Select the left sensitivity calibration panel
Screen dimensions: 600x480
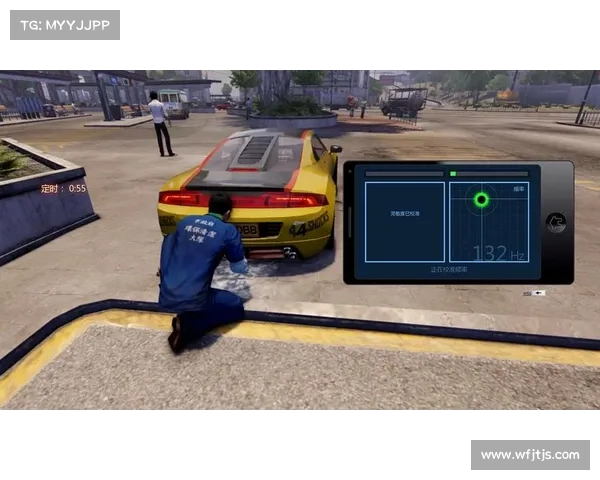[x=405, y=222]
